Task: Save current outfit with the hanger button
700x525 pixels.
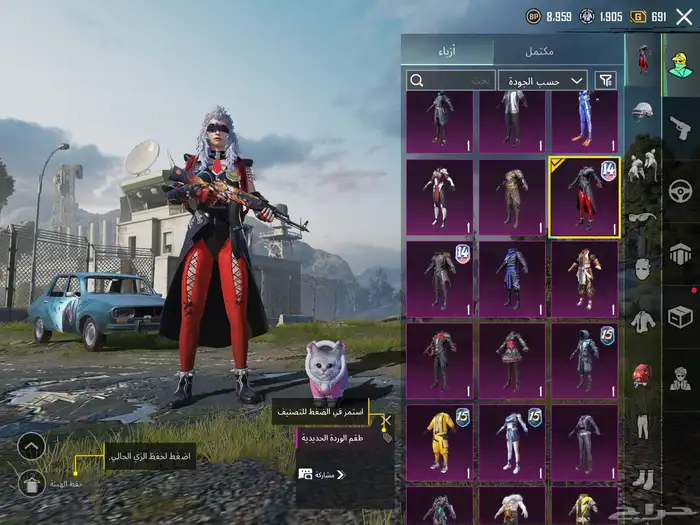Action: click(31, 484)
